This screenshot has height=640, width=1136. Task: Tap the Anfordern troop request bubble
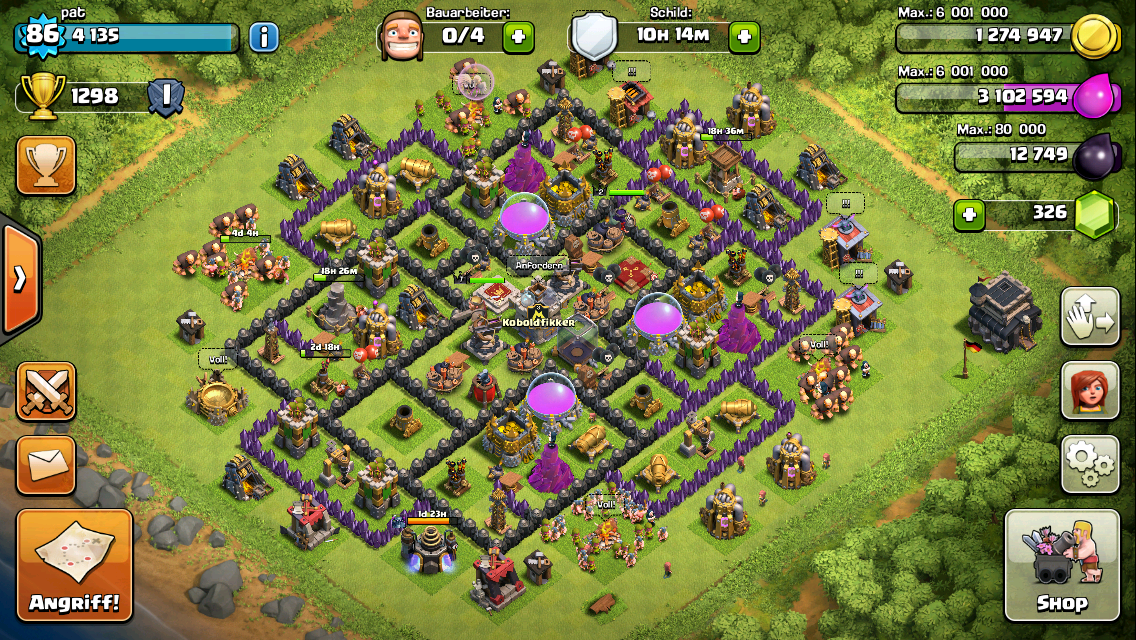tap(540, 266)
